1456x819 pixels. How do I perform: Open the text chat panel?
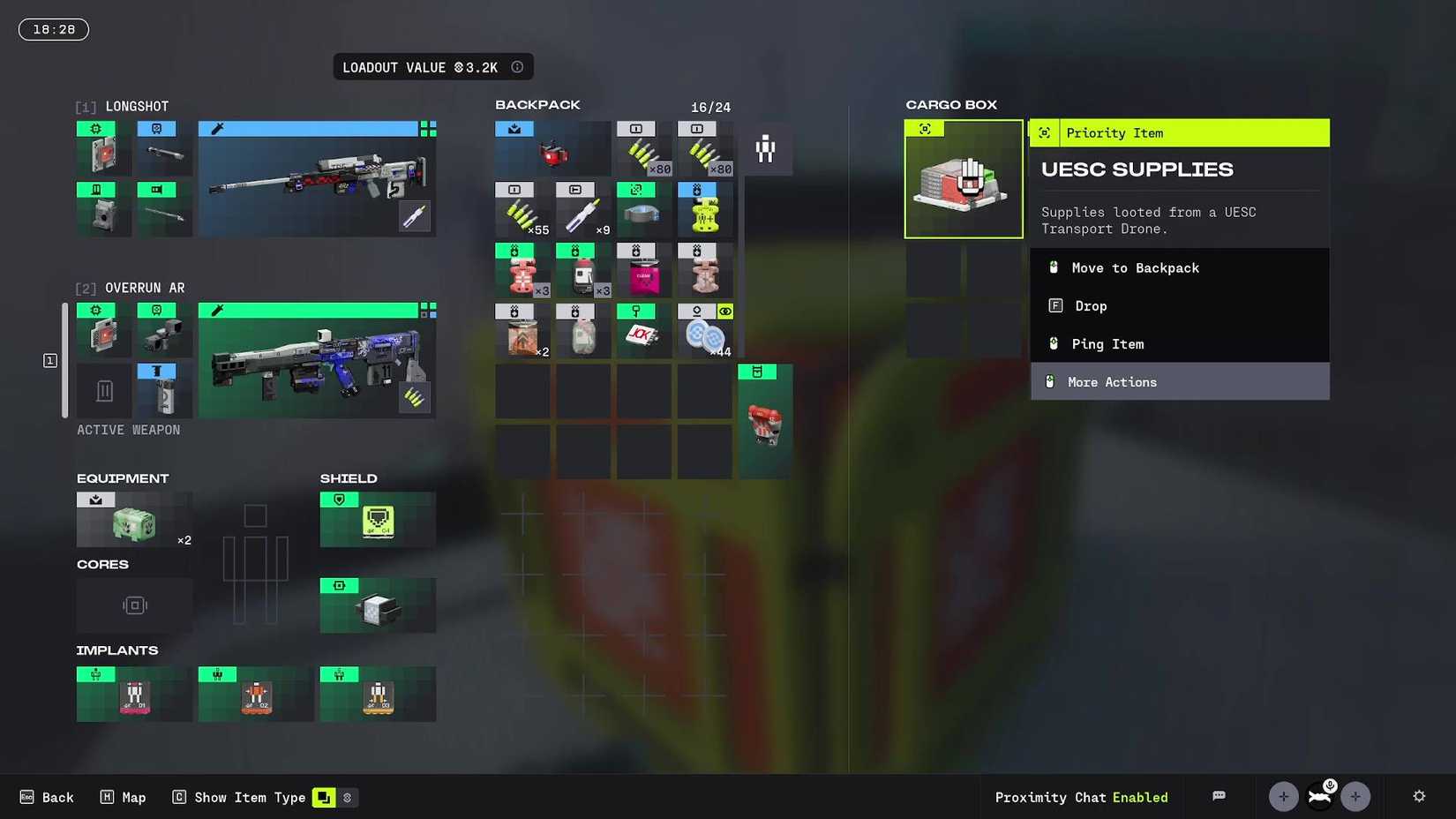1219,796
